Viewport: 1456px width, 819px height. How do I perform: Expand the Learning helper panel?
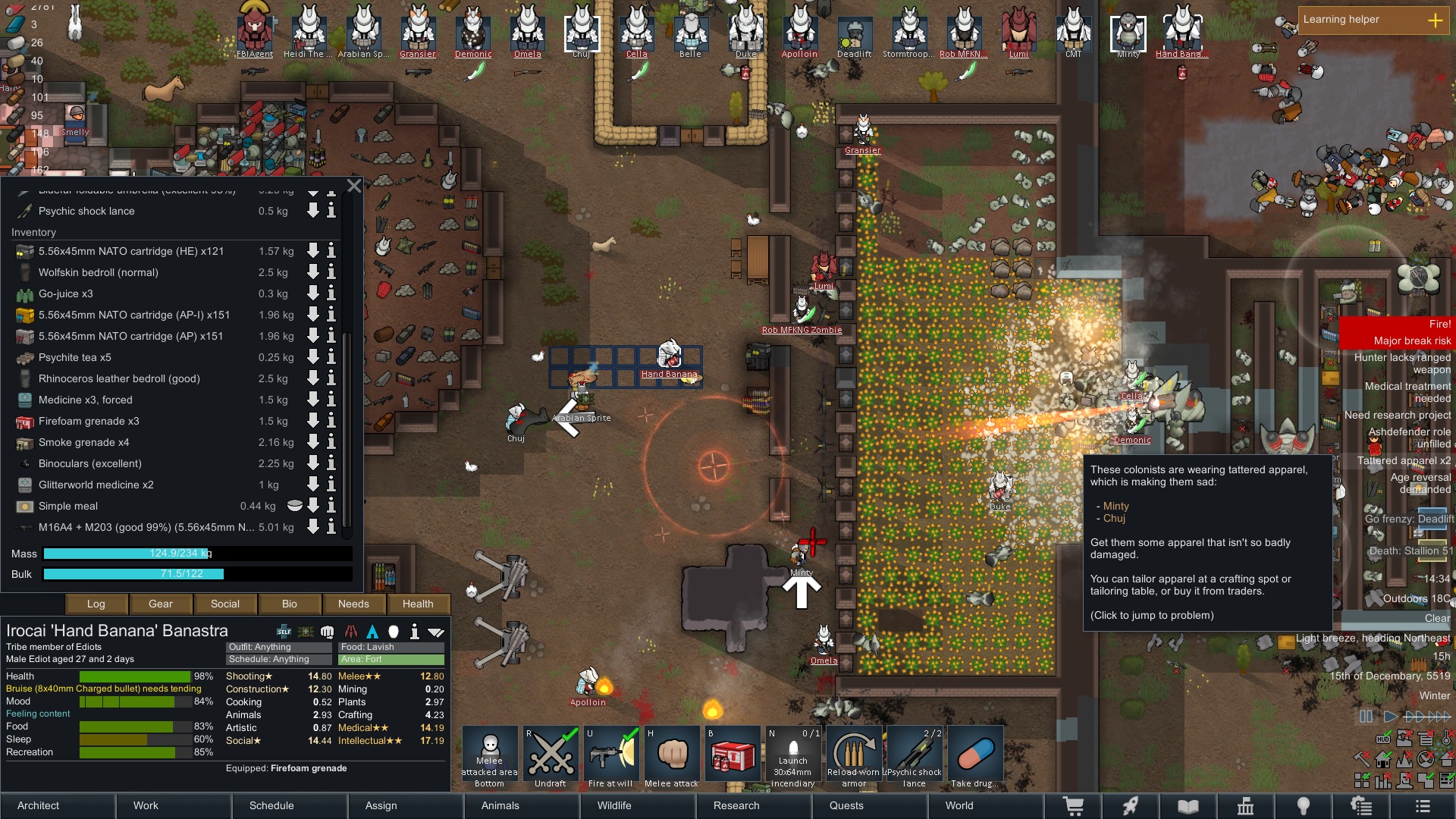[x=1435, y=20]
